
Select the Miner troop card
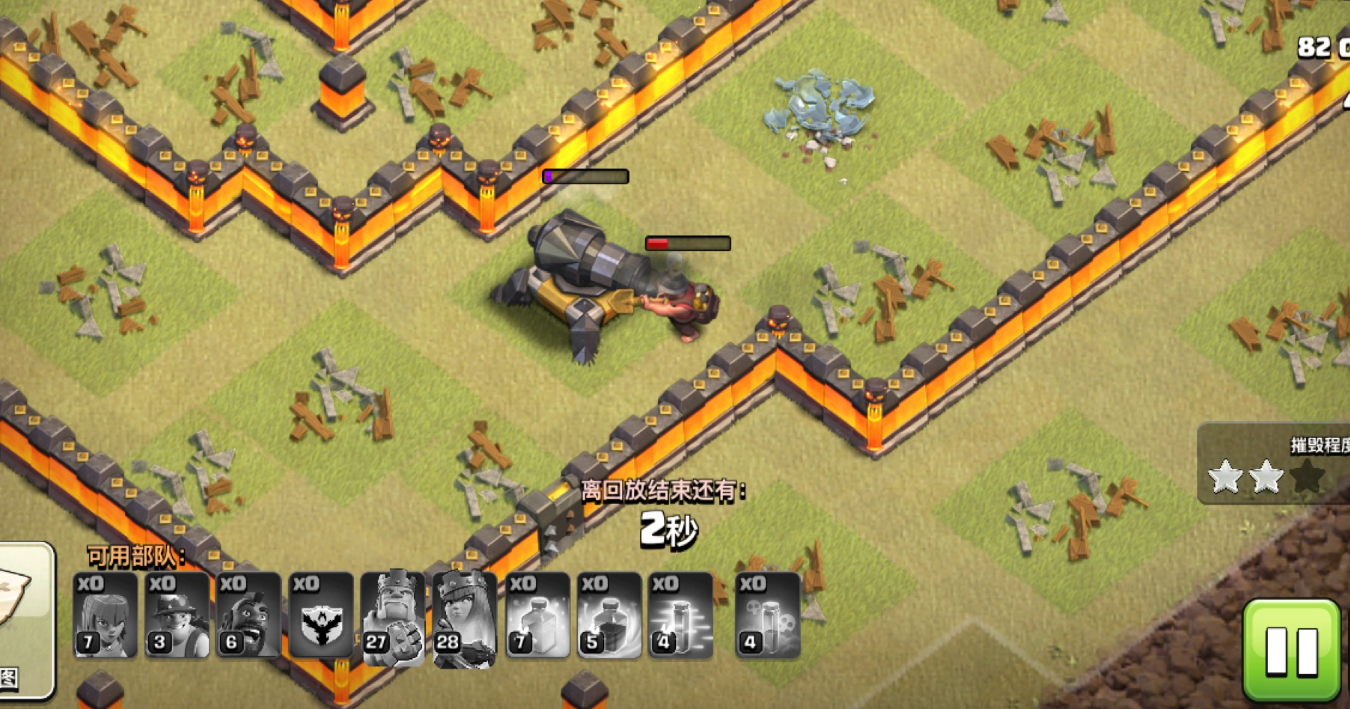tap(177, 615)
